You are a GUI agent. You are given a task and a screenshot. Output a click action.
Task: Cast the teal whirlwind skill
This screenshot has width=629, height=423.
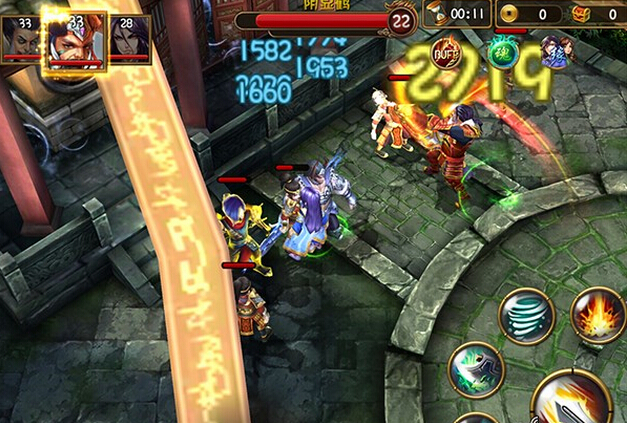point(526,316)
